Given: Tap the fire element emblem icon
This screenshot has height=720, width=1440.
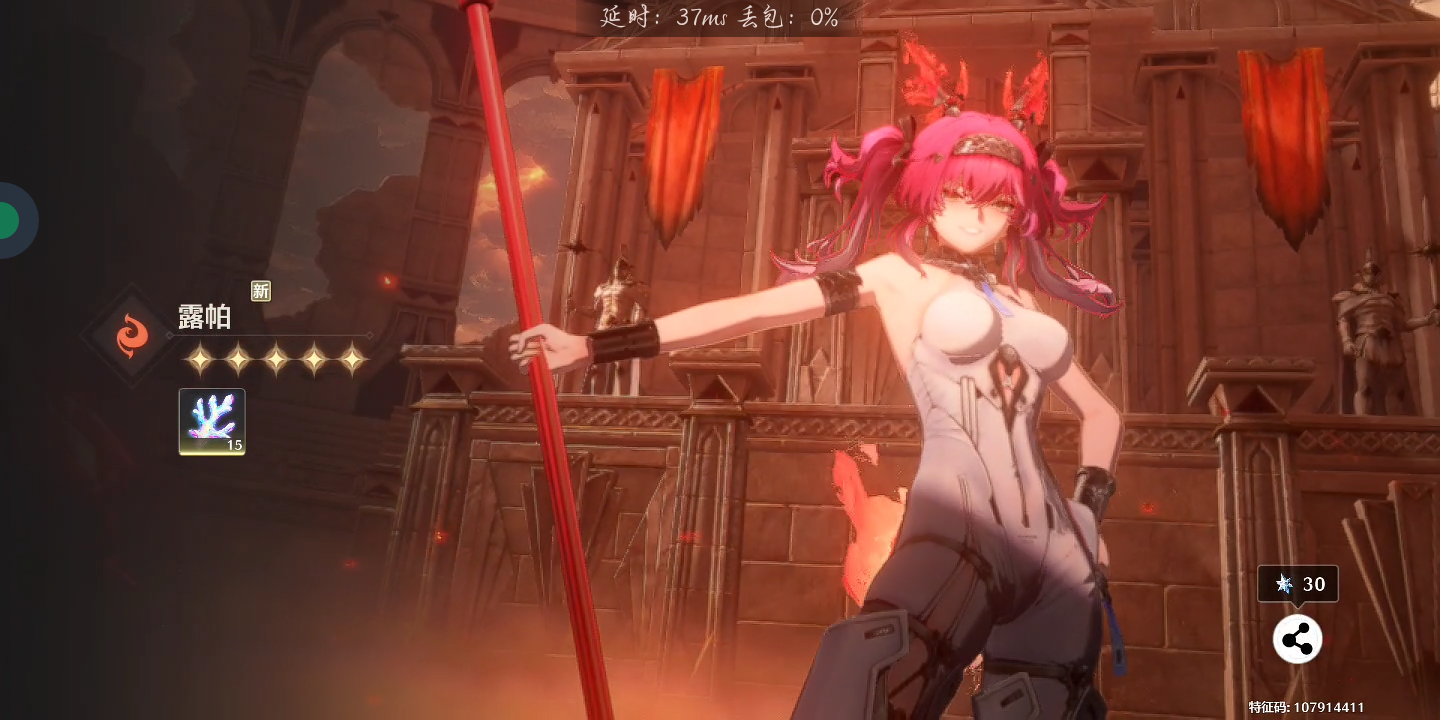Looking at the screenshot, I should [130, 336].
